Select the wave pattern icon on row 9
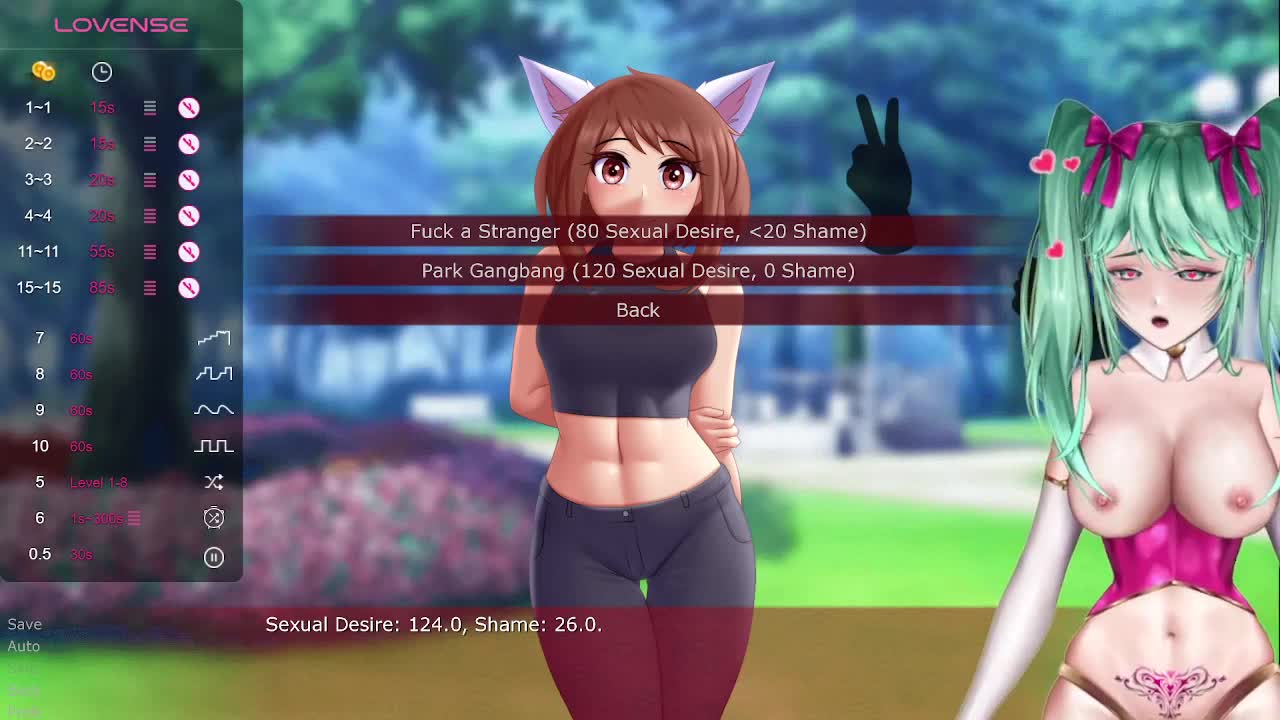The image size is (1280, 720). pyautogui.click(x=214, y=410)
